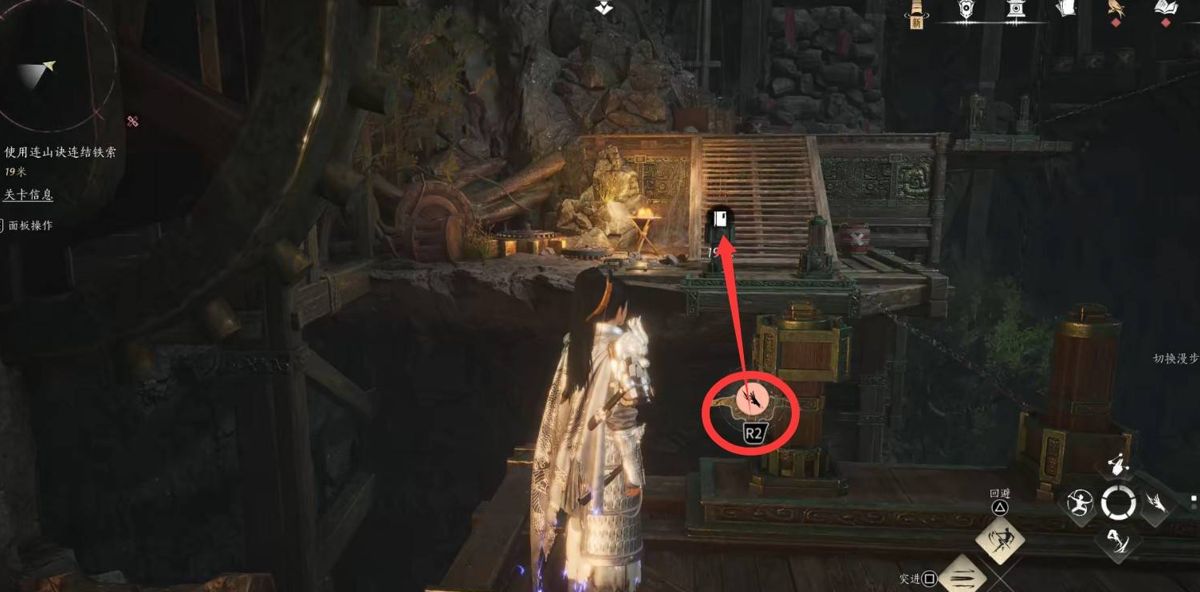The height and width of the screenshot is (592, 1200).
Task: Open the stone shrine menu icon
Action: tap(1015, 9)
